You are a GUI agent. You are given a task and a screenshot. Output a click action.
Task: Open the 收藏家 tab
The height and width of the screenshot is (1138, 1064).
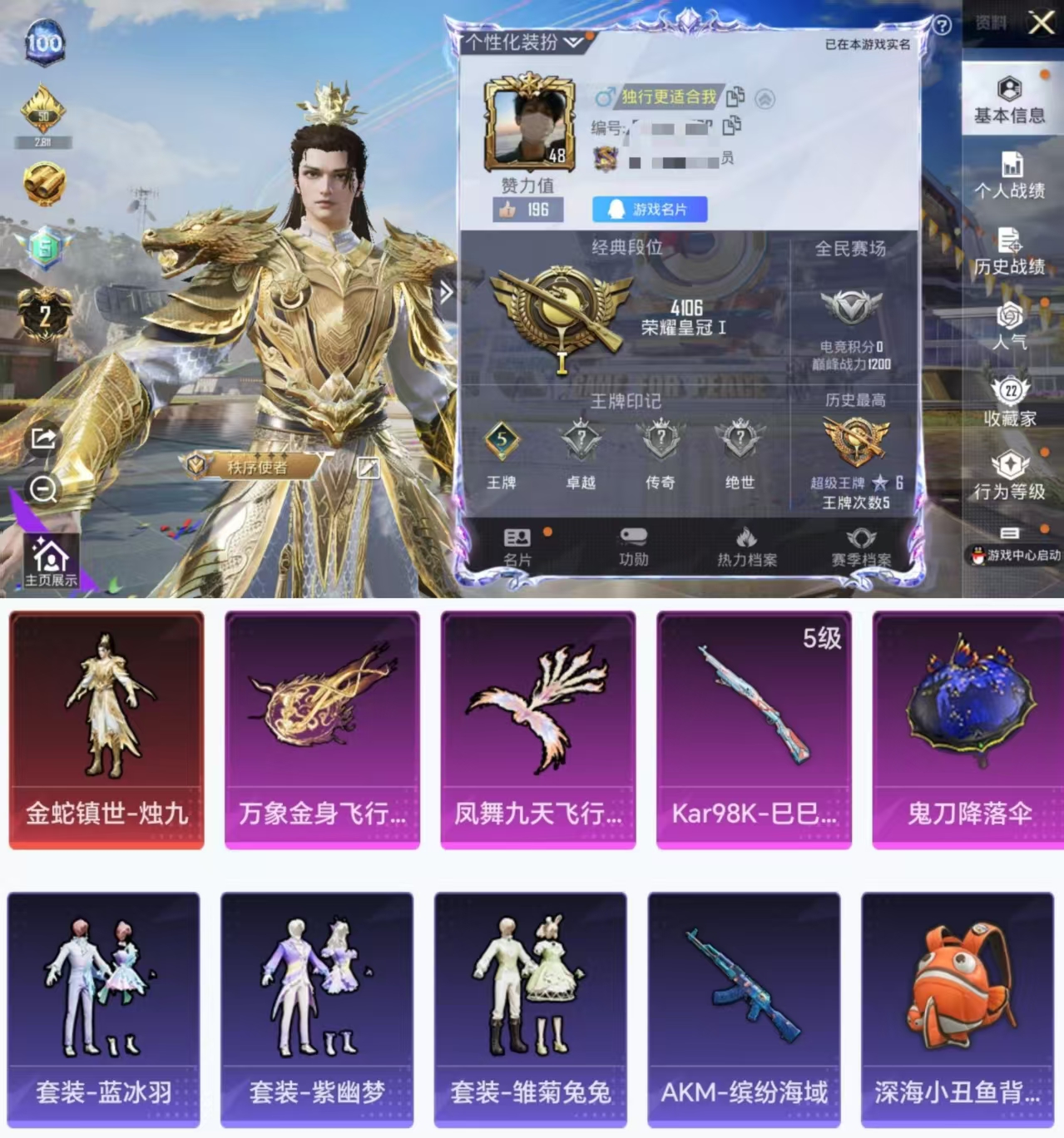pyautogui.click(x=1010, y=402)
